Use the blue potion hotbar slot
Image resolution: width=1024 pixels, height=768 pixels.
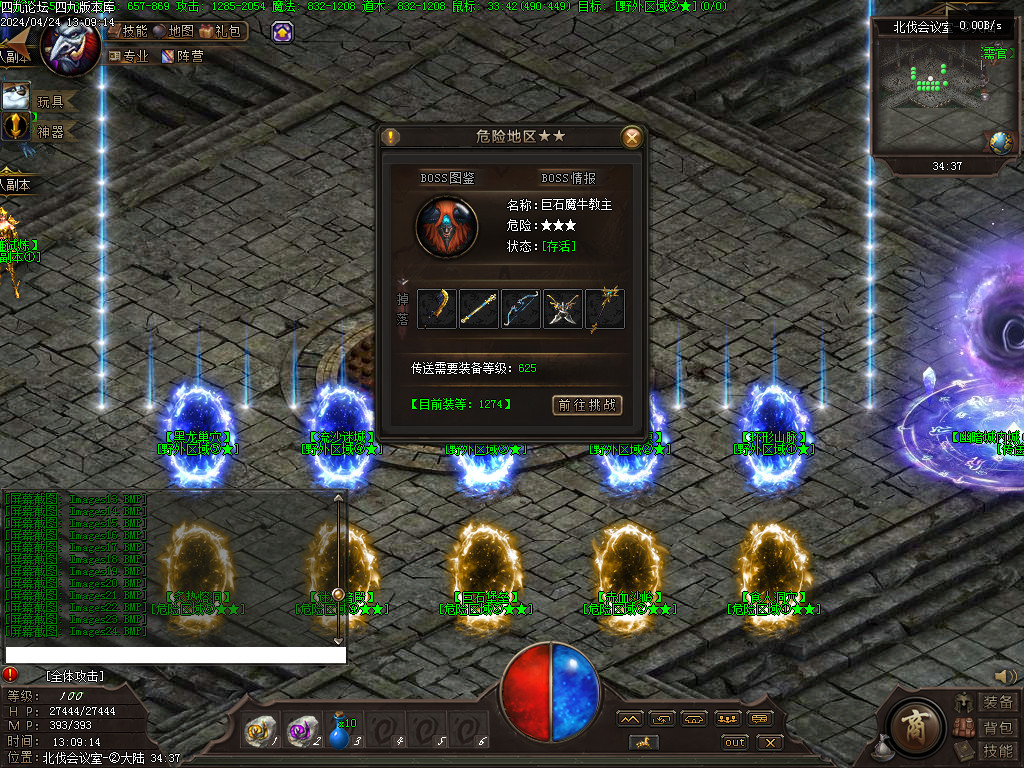(x=340, y=735)
